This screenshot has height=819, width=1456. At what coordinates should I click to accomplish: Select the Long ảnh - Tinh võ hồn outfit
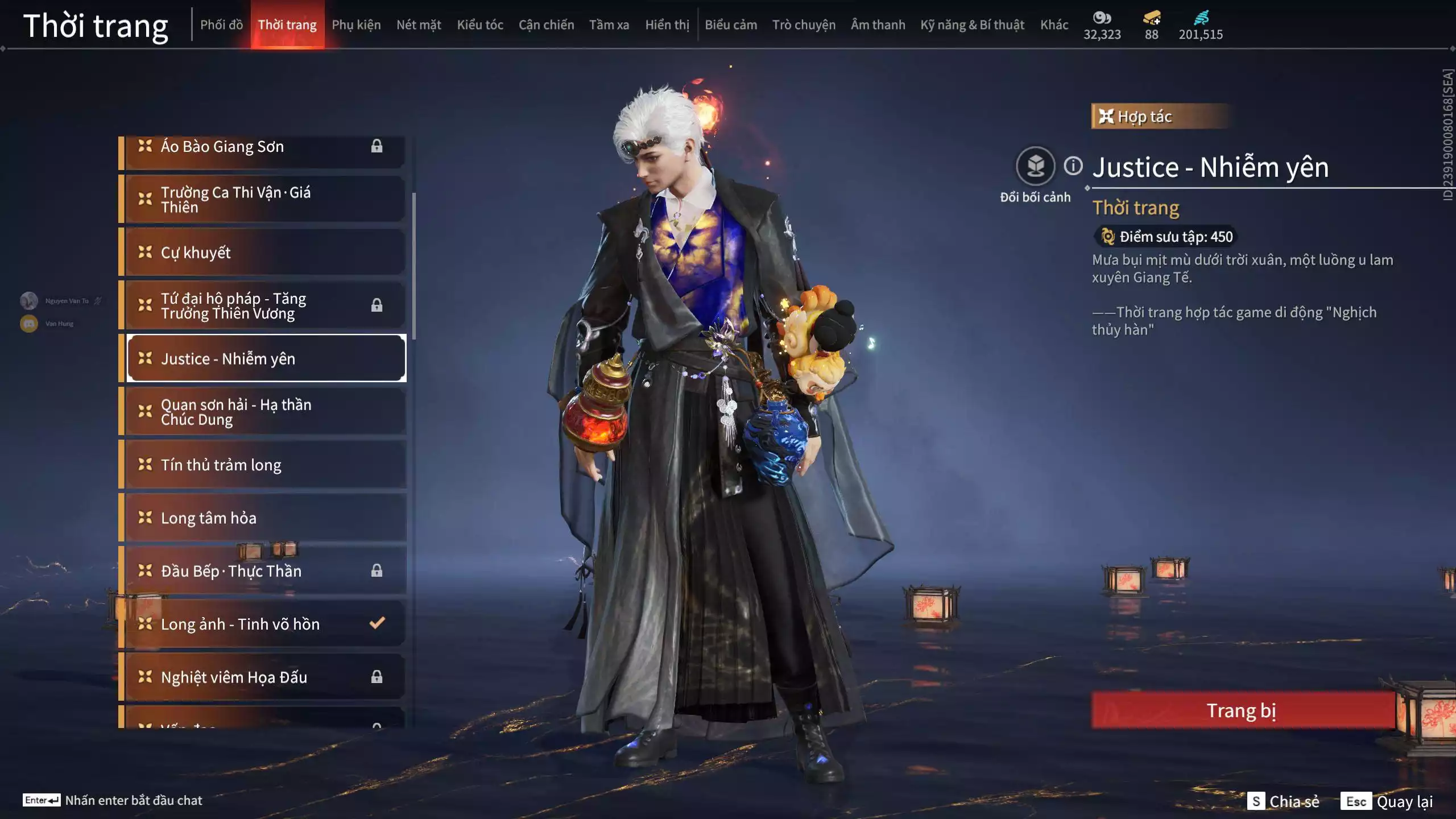click(x=265, y=624)
